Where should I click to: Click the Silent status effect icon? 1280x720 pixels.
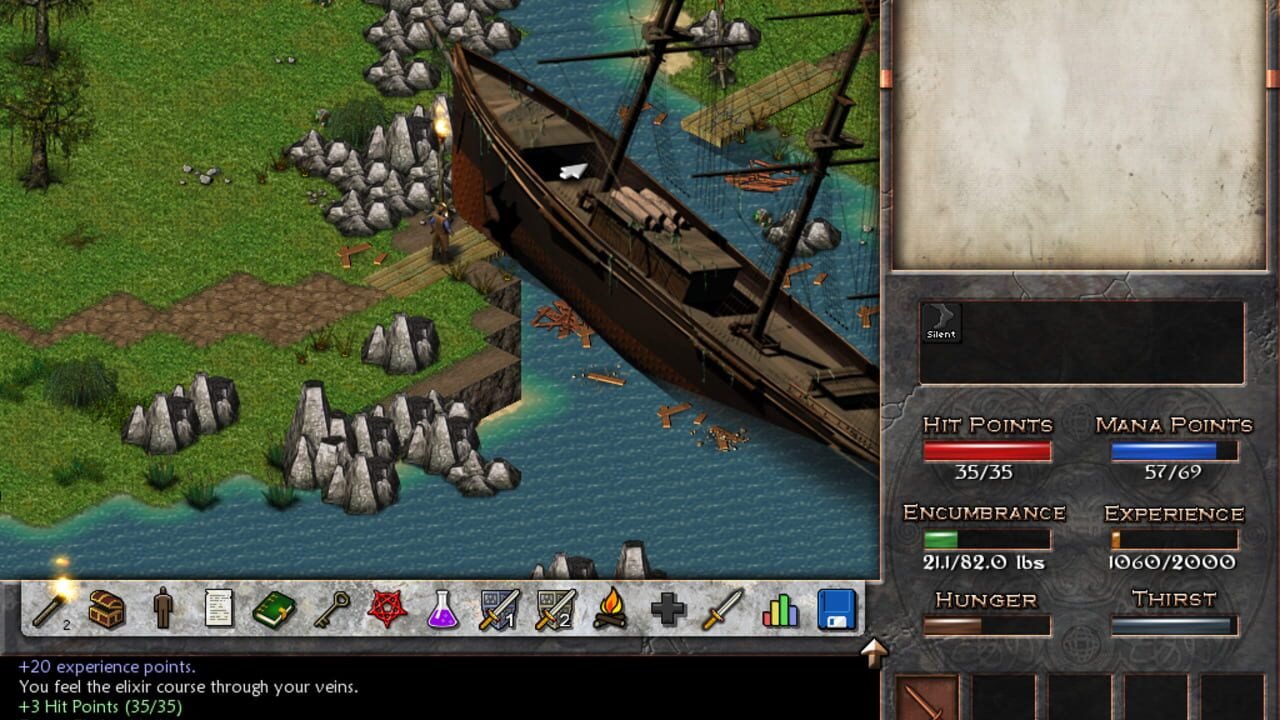[941, 322]
